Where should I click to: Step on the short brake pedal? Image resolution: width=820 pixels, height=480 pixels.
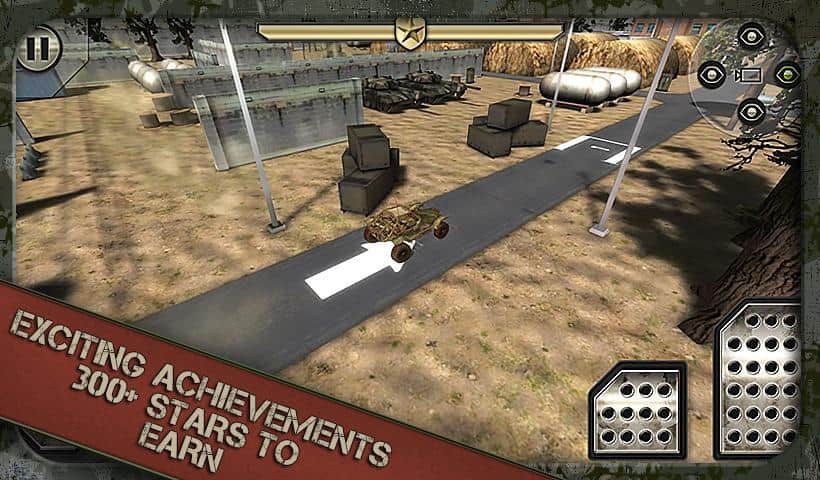click(x=638, y=410)
